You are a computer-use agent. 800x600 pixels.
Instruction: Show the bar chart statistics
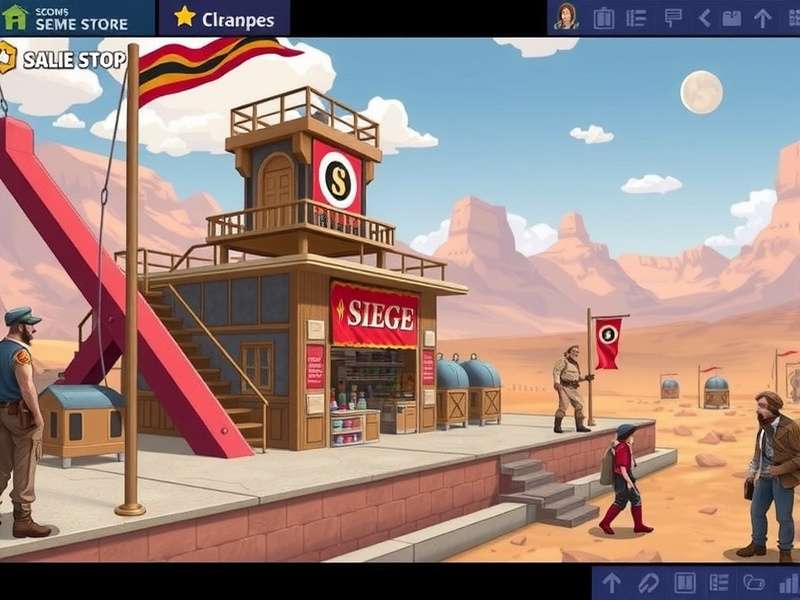coord(788,583)
